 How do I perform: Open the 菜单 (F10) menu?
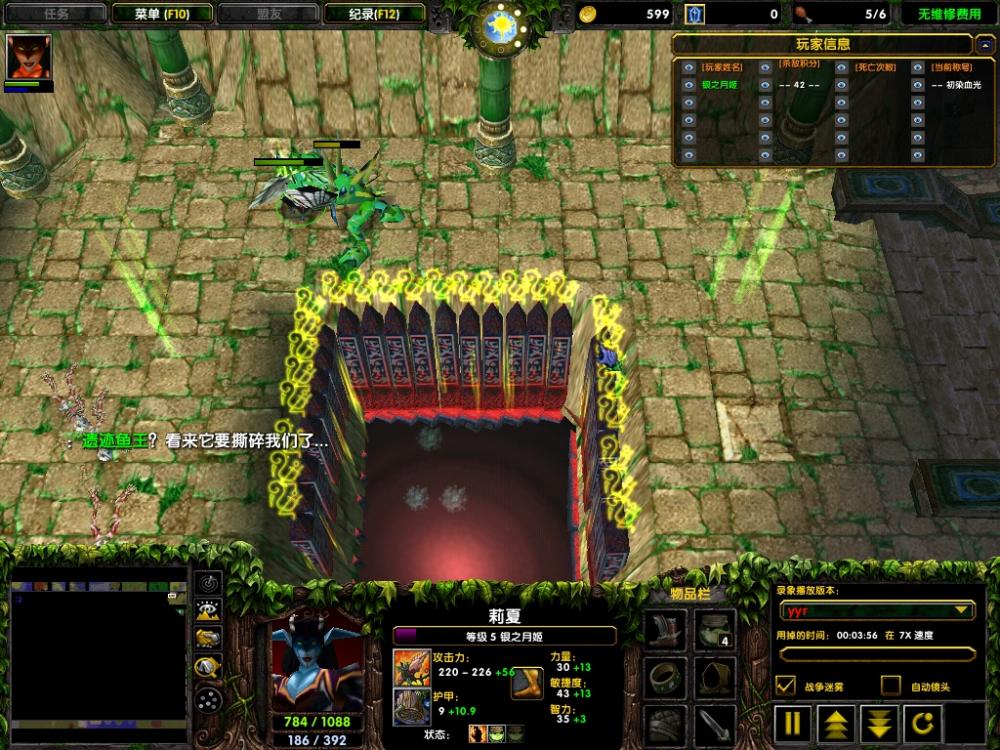[x=161, y=14]
